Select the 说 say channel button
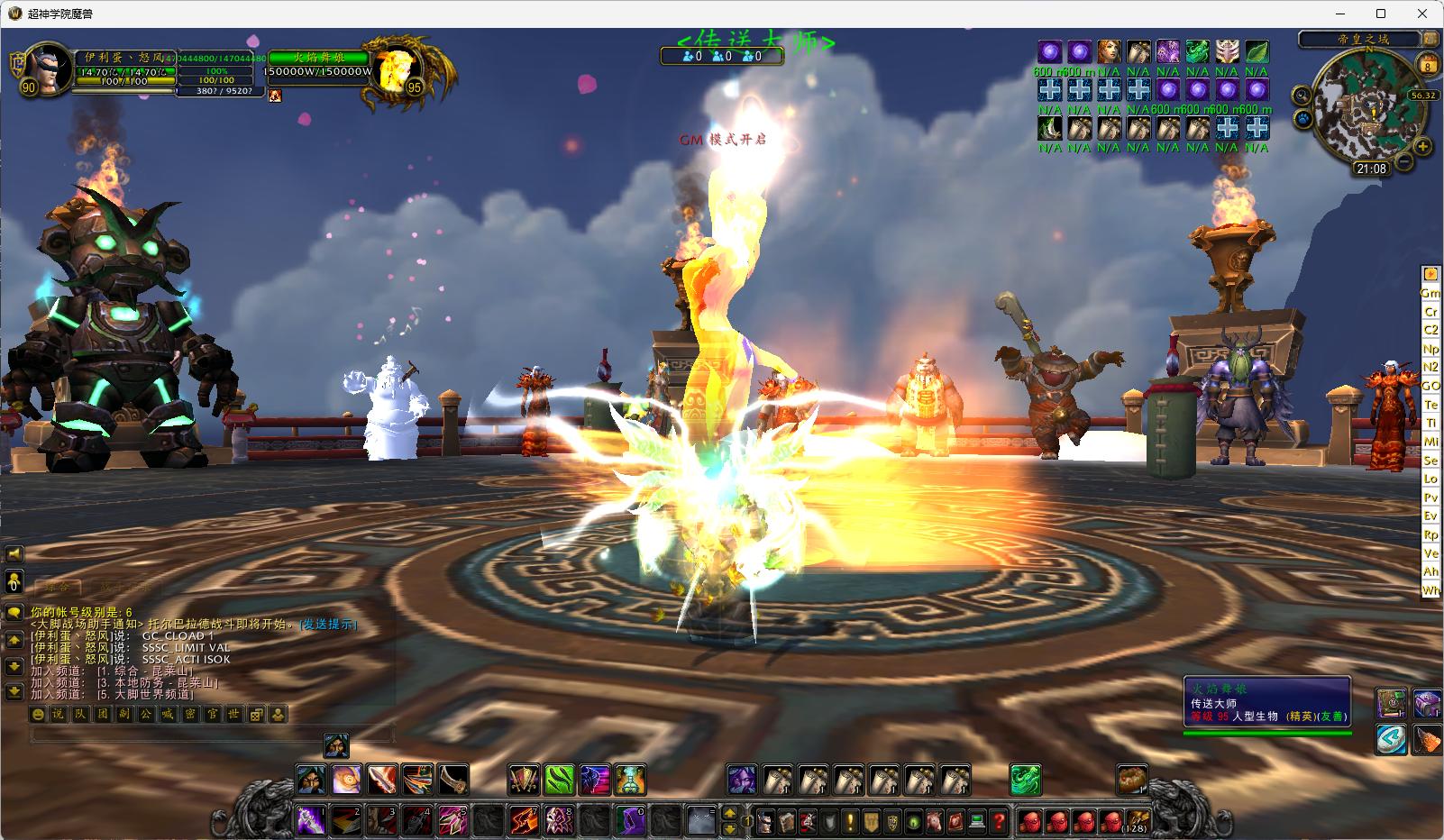Viewport: 1444px width, 840px height. [58, 715]
